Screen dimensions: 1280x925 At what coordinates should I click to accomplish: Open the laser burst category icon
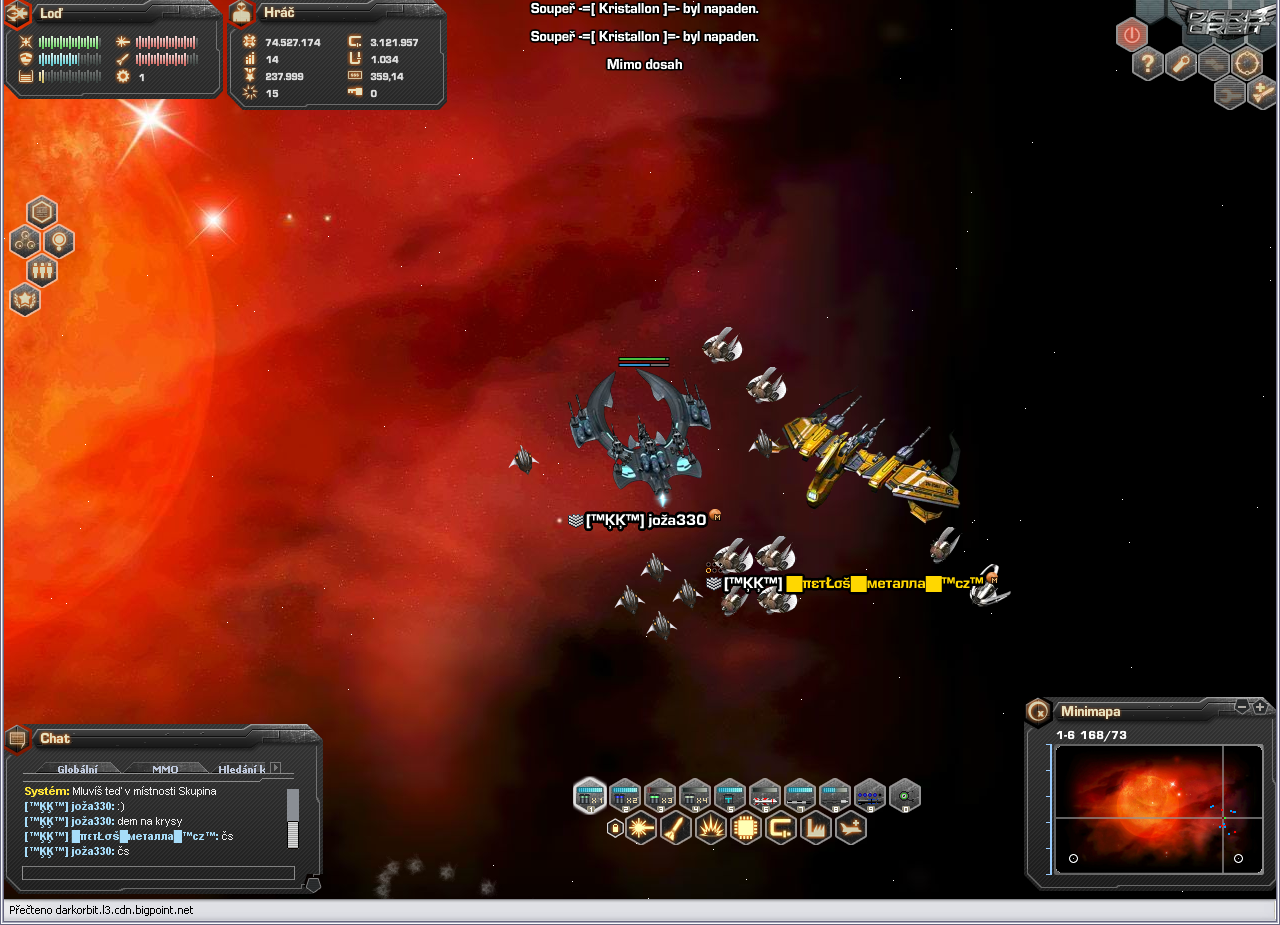coord(641,828)
